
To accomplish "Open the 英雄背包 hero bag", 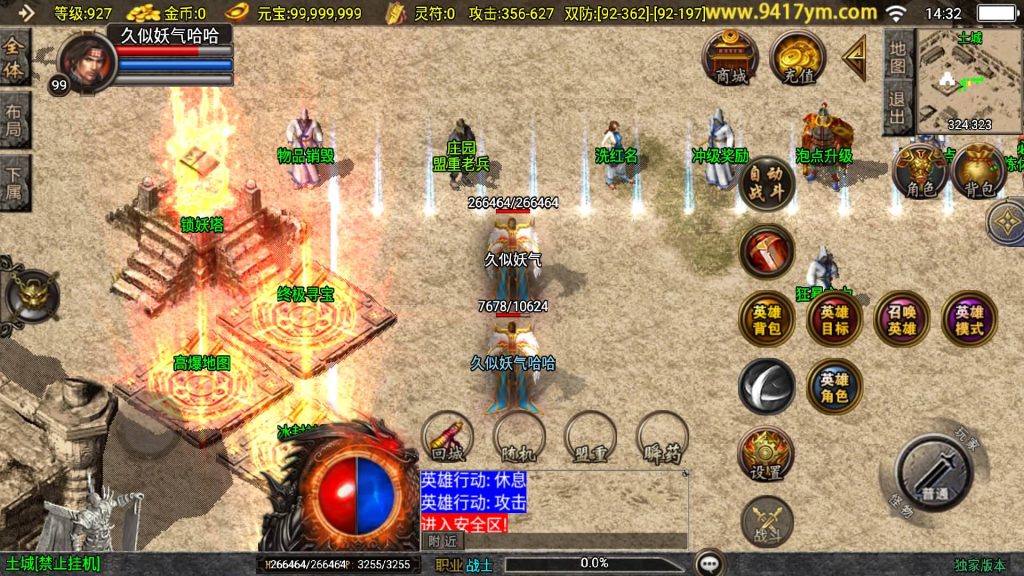I will coord(767,319).
